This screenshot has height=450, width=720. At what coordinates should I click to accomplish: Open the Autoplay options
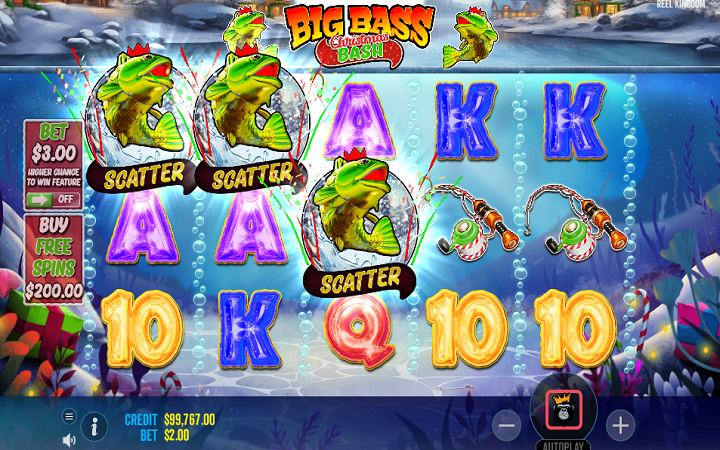click(563, 444)
